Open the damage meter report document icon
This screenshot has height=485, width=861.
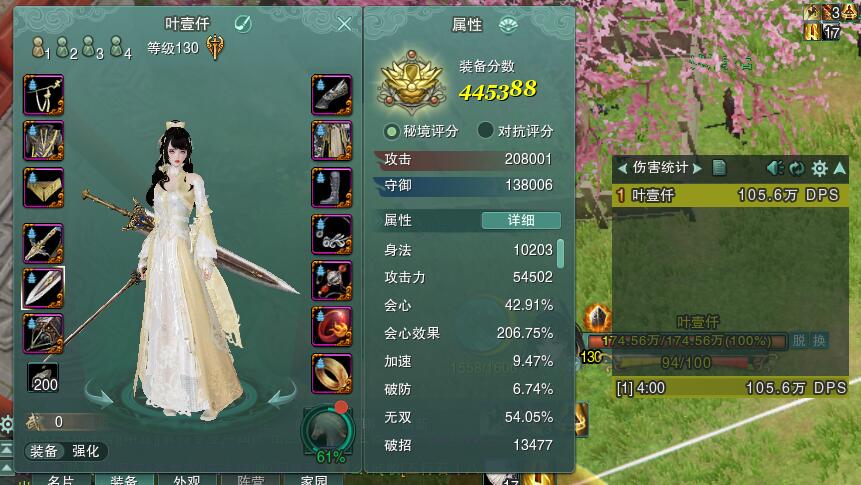(719, 168)
